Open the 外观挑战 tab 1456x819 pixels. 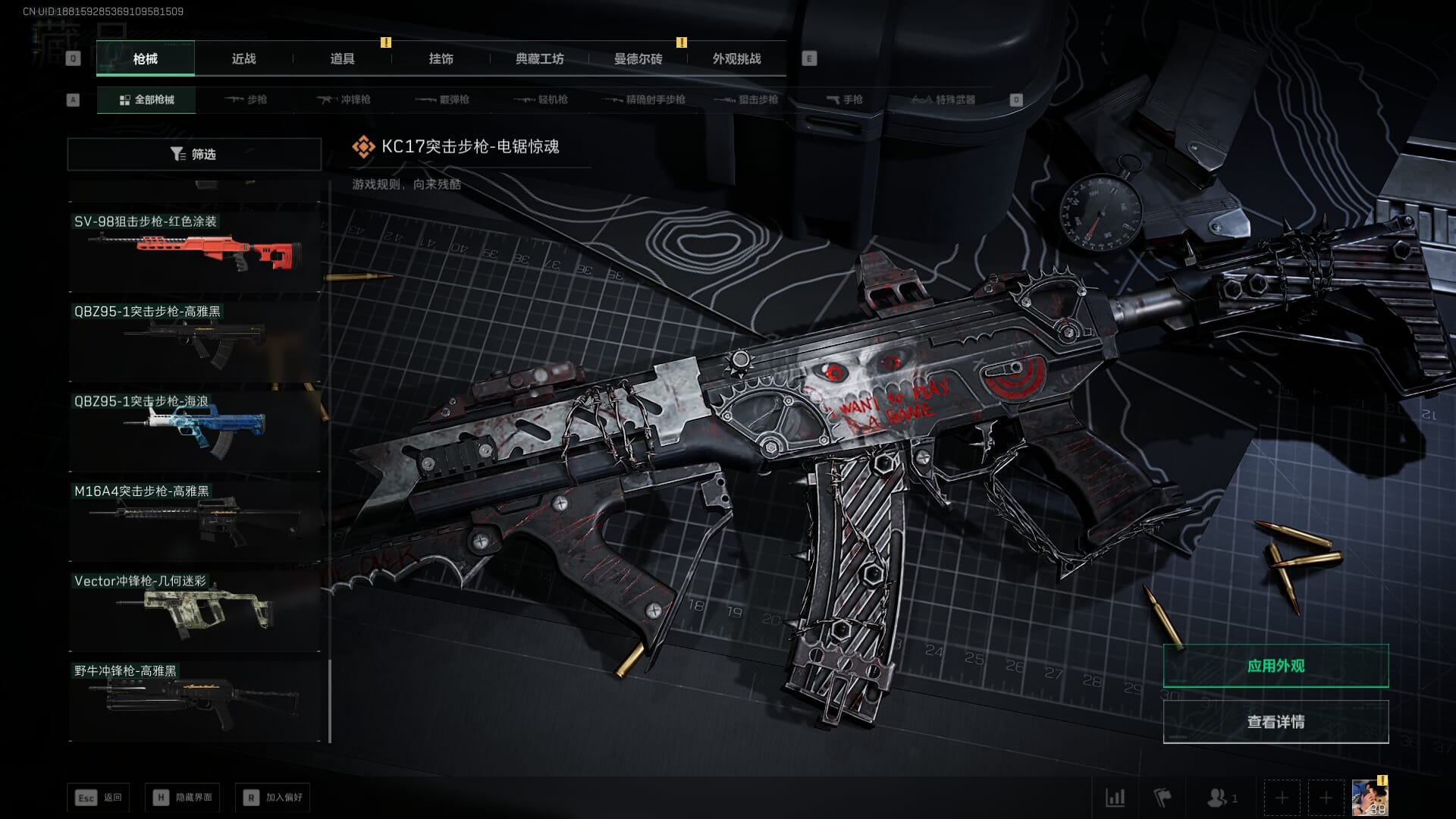click(736, 58)
